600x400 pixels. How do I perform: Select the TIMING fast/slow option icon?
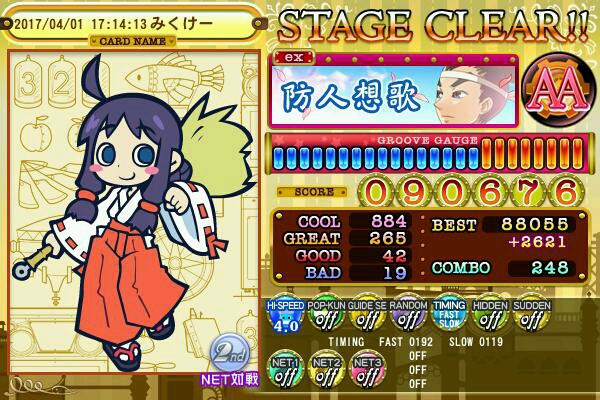coord(449,318)
